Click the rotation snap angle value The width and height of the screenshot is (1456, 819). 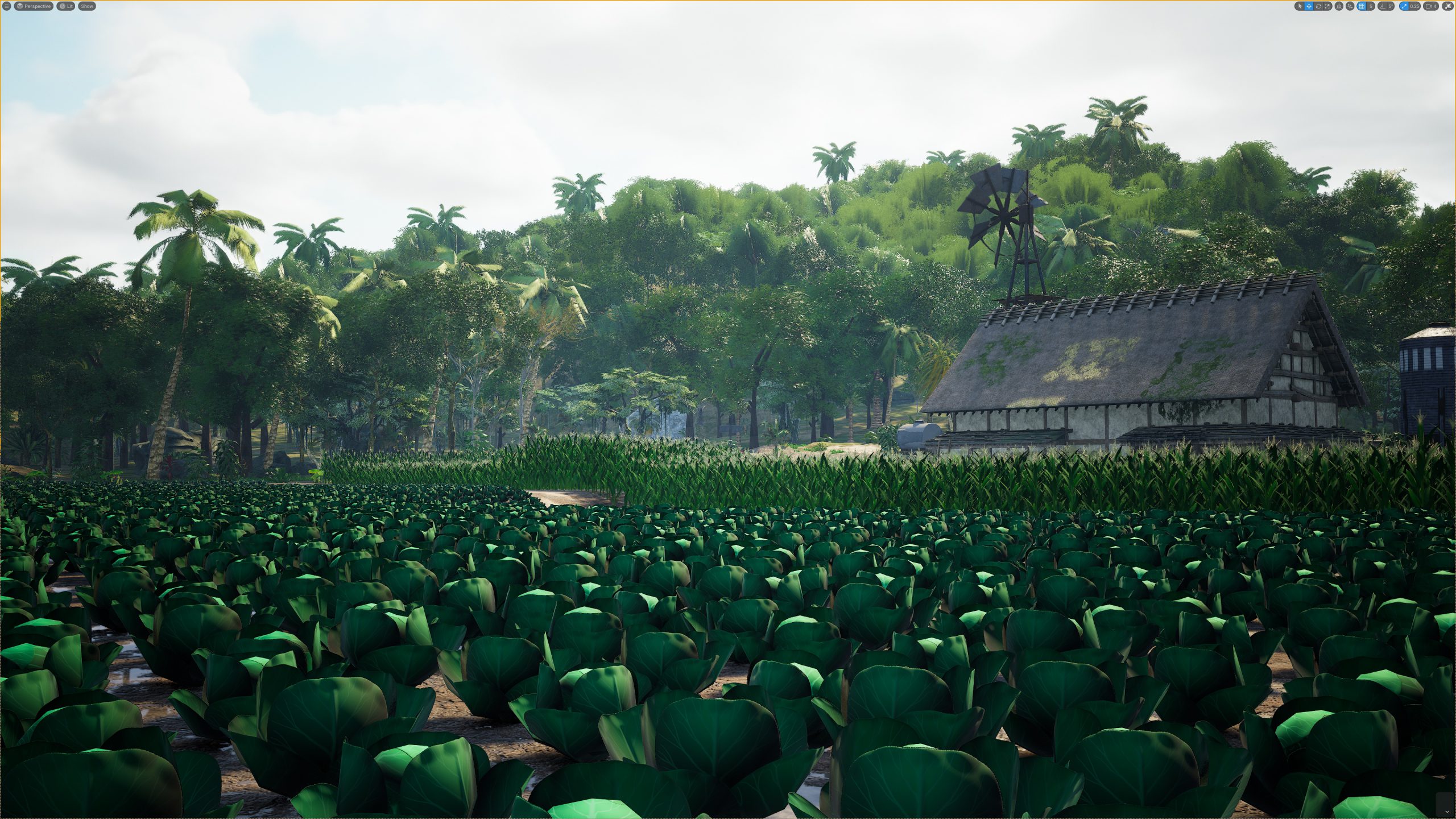click(x=1392, y=6)
